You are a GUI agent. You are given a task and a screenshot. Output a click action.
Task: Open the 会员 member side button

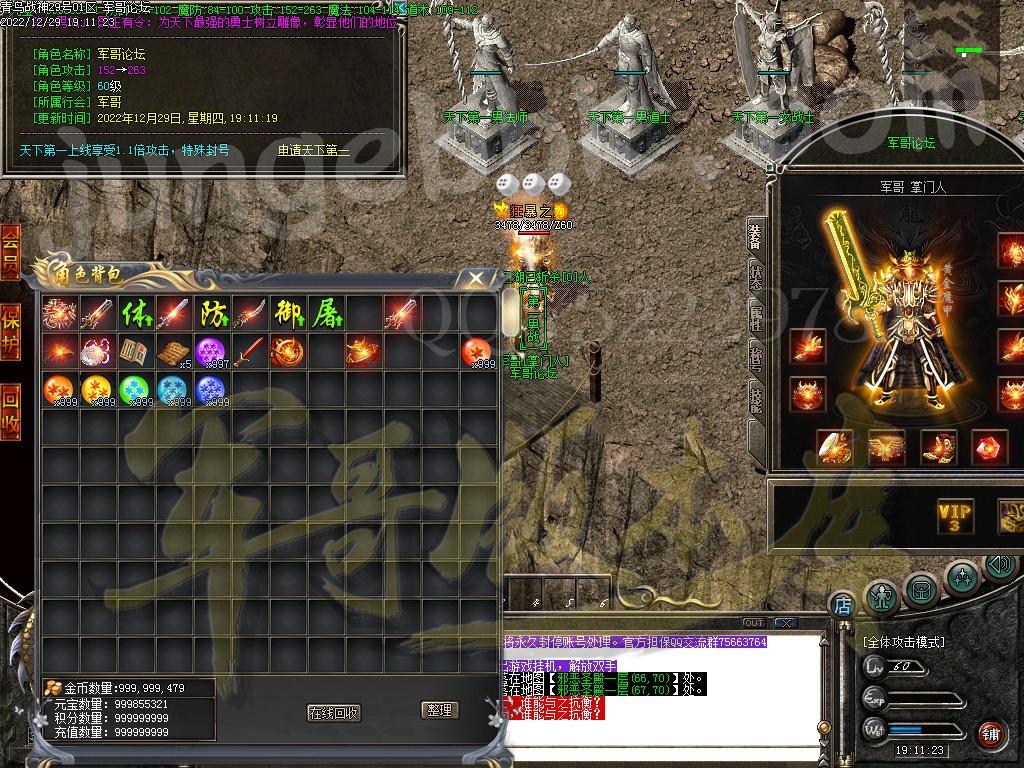coord(10,251)
